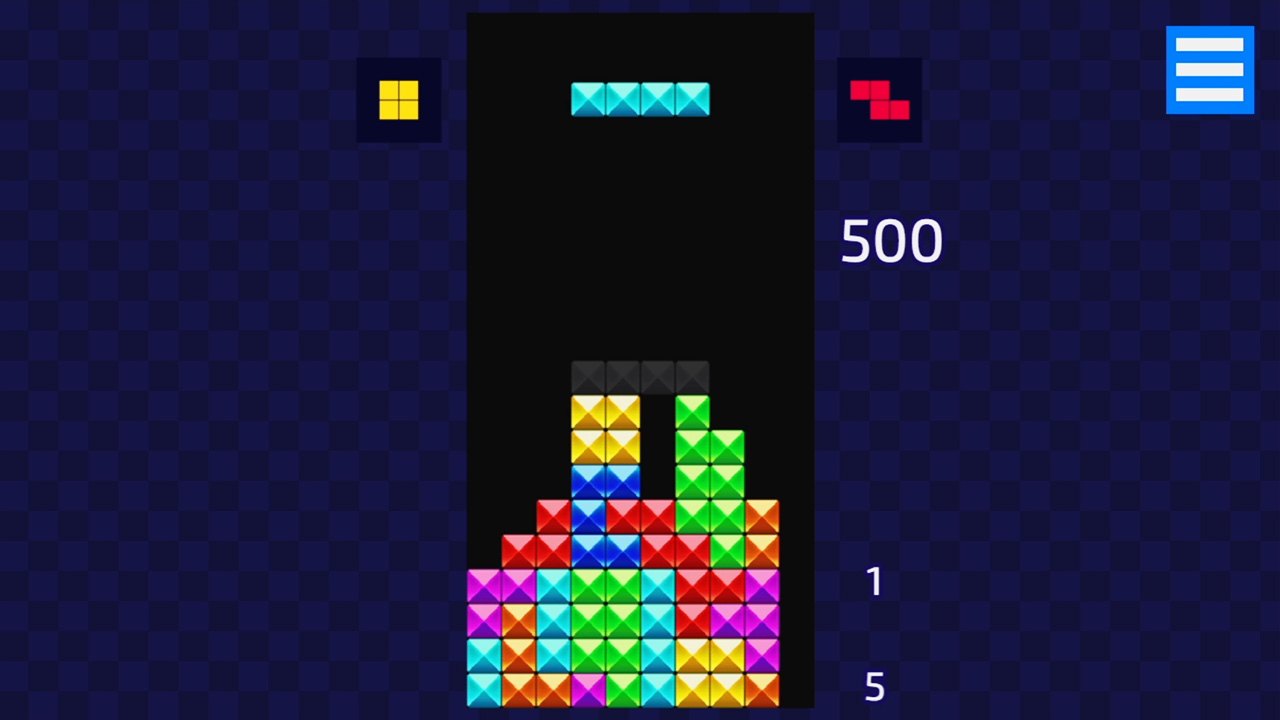Select the red S-piece next preview

tap(879, 100)
